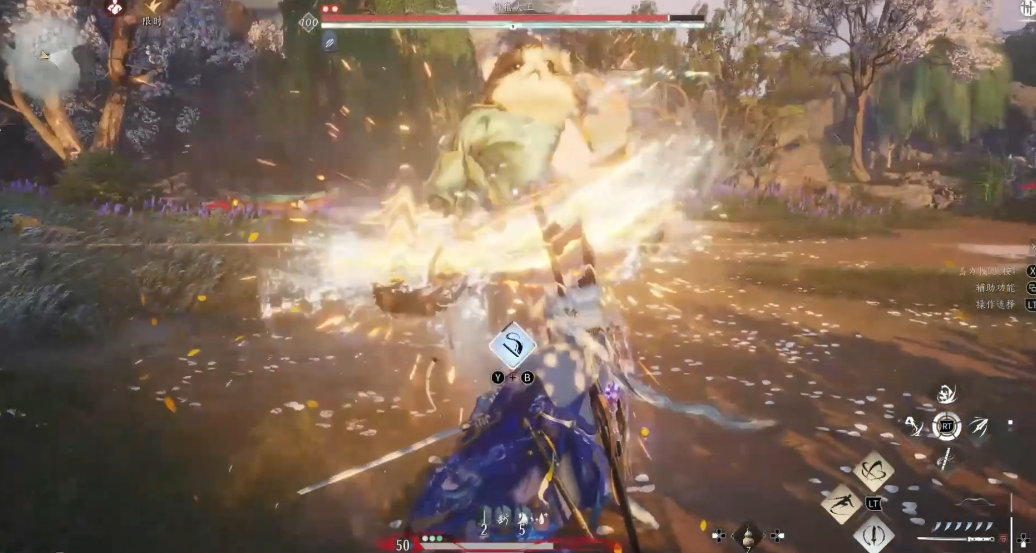Viewport: 1036px width, 553px height.
Task: Click the diamond combo skill prompt icon
Action: (512, 347)
